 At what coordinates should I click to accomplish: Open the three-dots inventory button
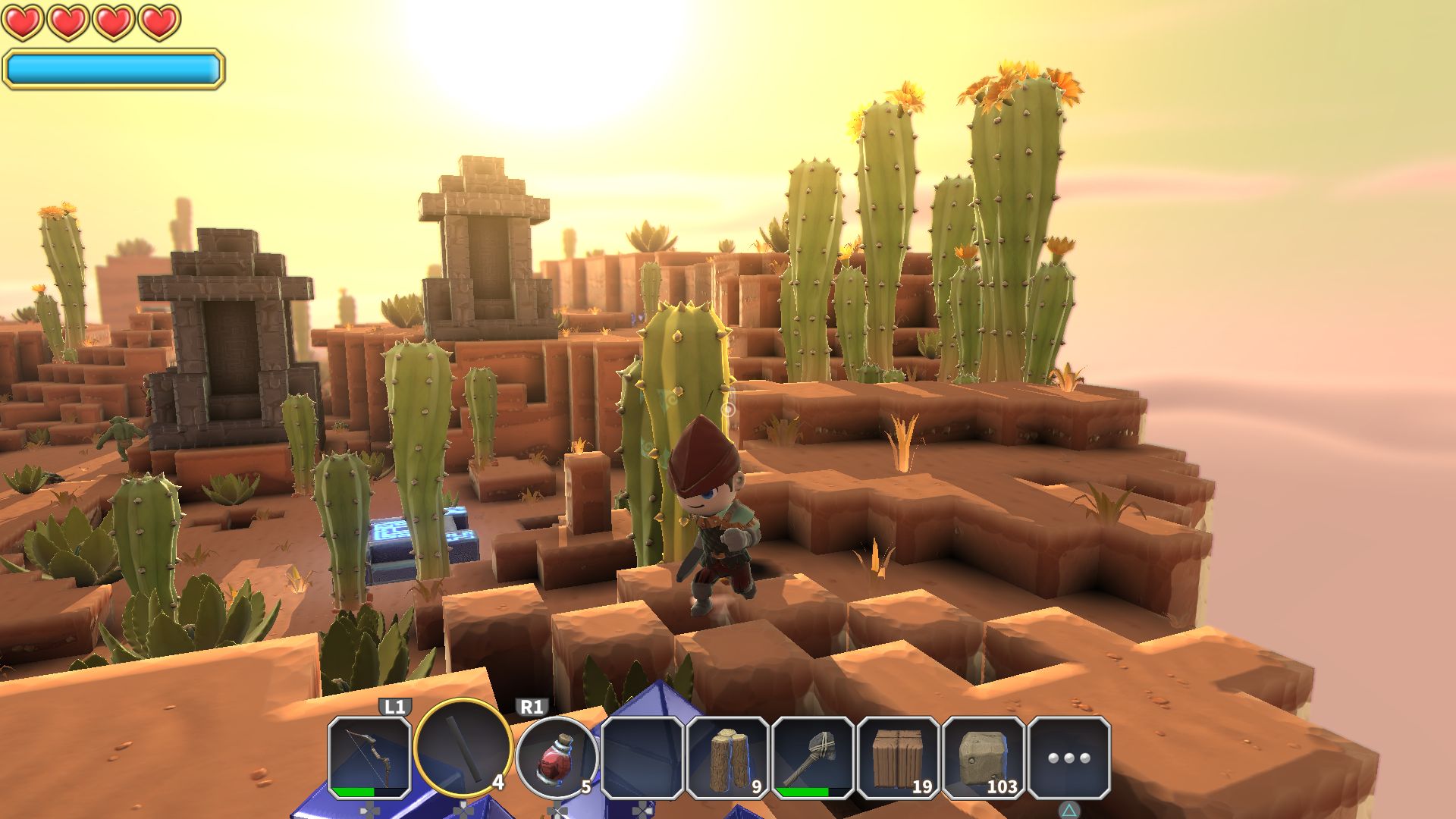click(x=1068, y=758)
